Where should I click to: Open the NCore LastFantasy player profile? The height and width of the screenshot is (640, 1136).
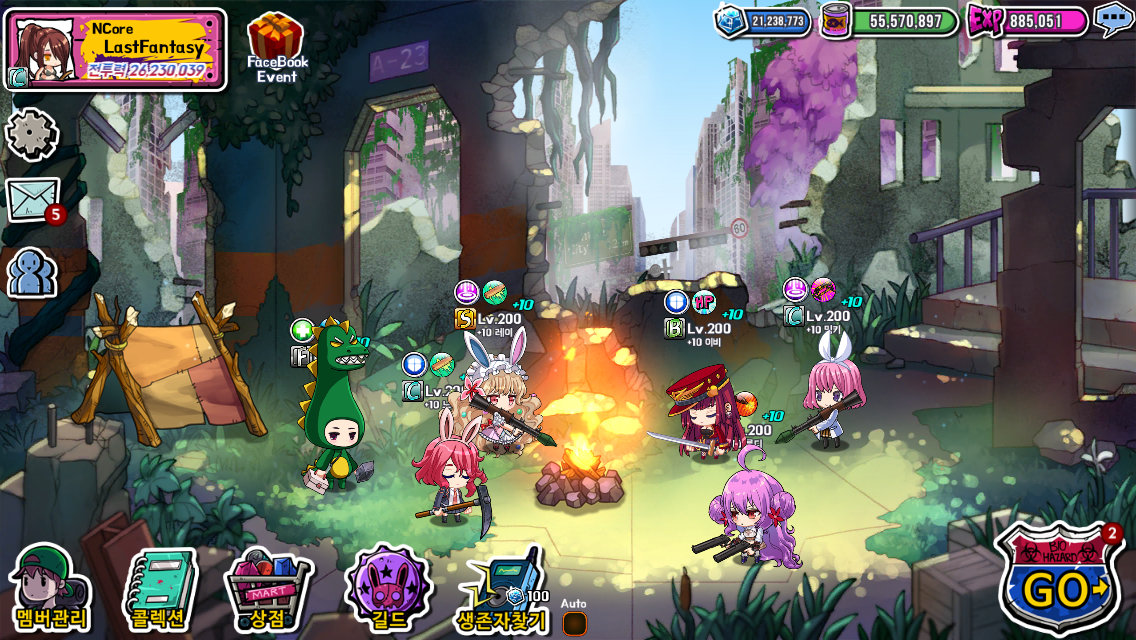(115, 50)
